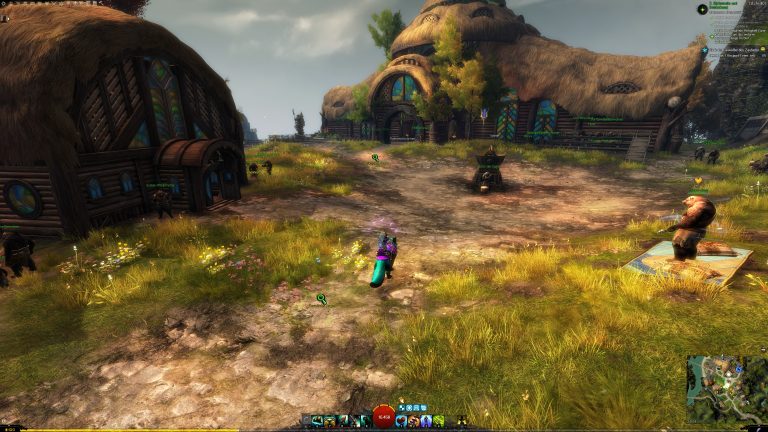Open the minimap in the corner
This screenshot has width=768, height=432.
pyautogui.click(x=726, y=388)
